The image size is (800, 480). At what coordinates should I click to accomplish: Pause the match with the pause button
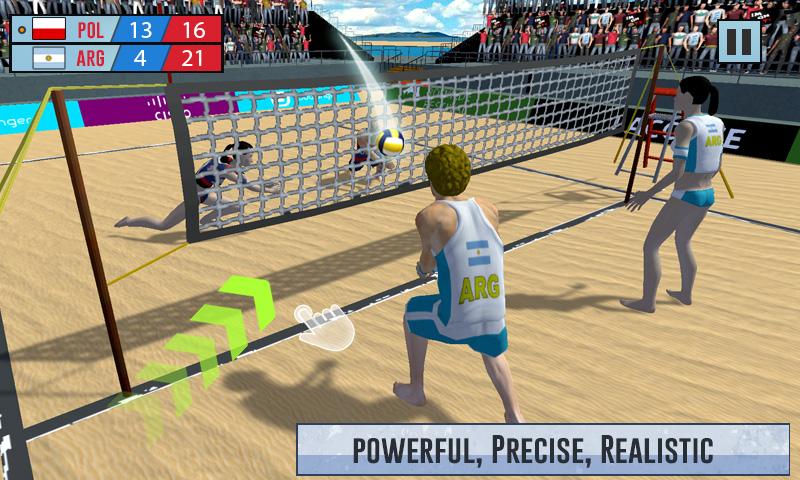pyautogui.click(x=739, y=42)
